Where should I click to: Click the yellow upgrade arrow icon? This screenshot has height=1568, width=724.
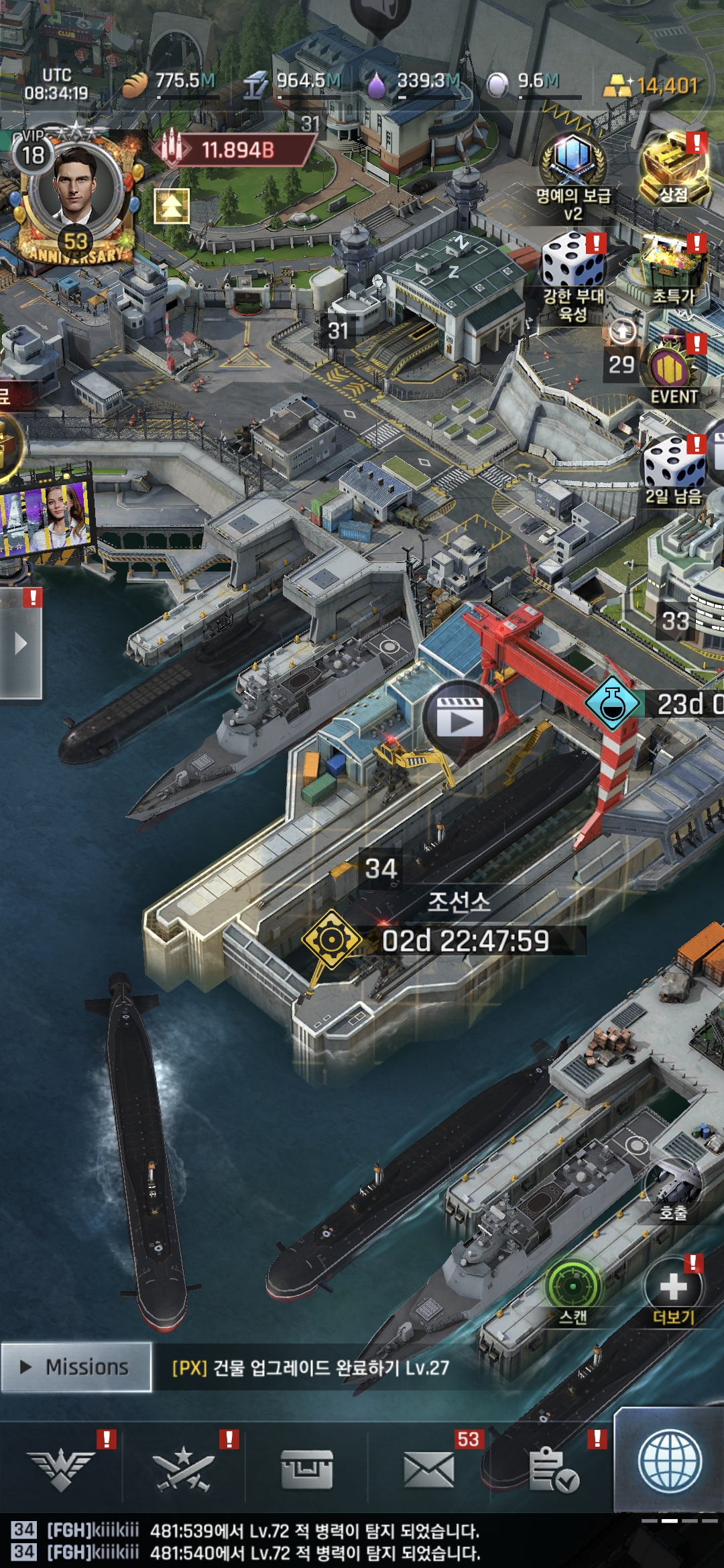172,206
